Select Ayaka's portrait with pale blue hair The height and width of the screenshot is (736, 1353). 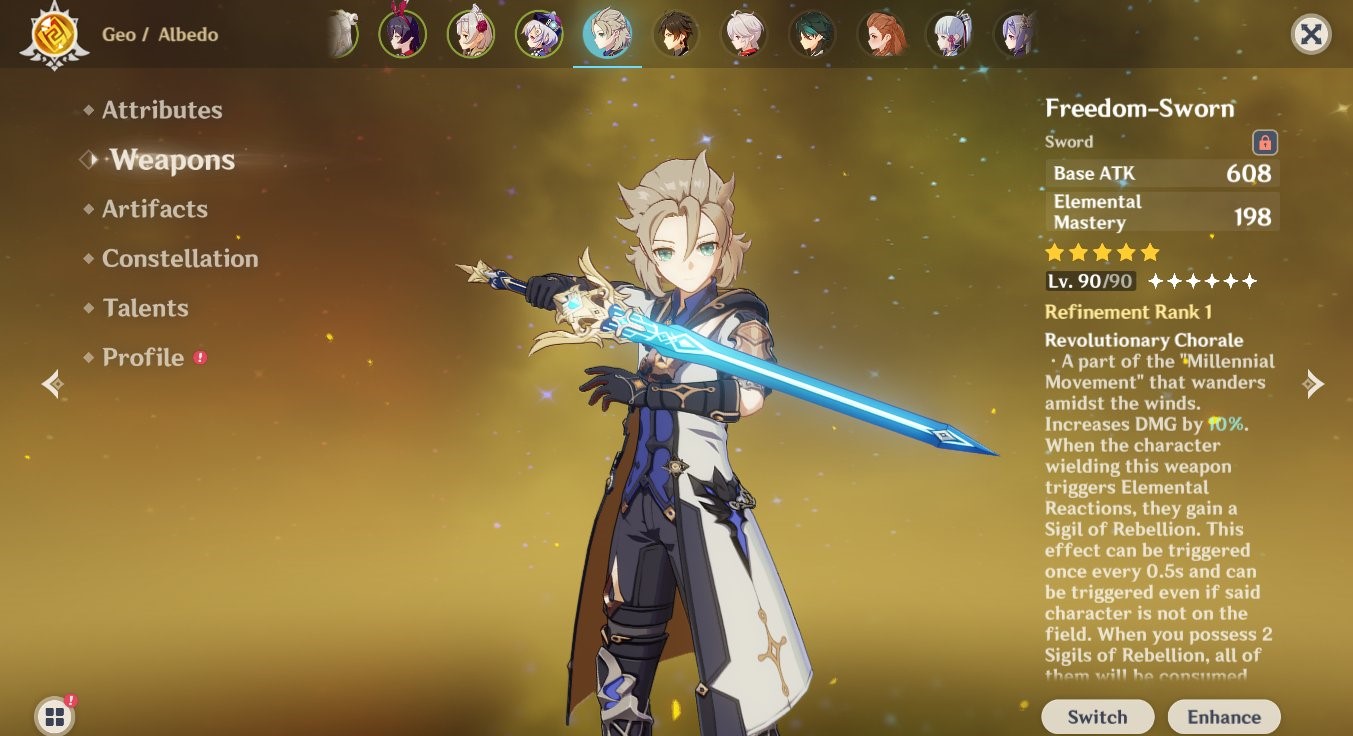coord(949,35)
